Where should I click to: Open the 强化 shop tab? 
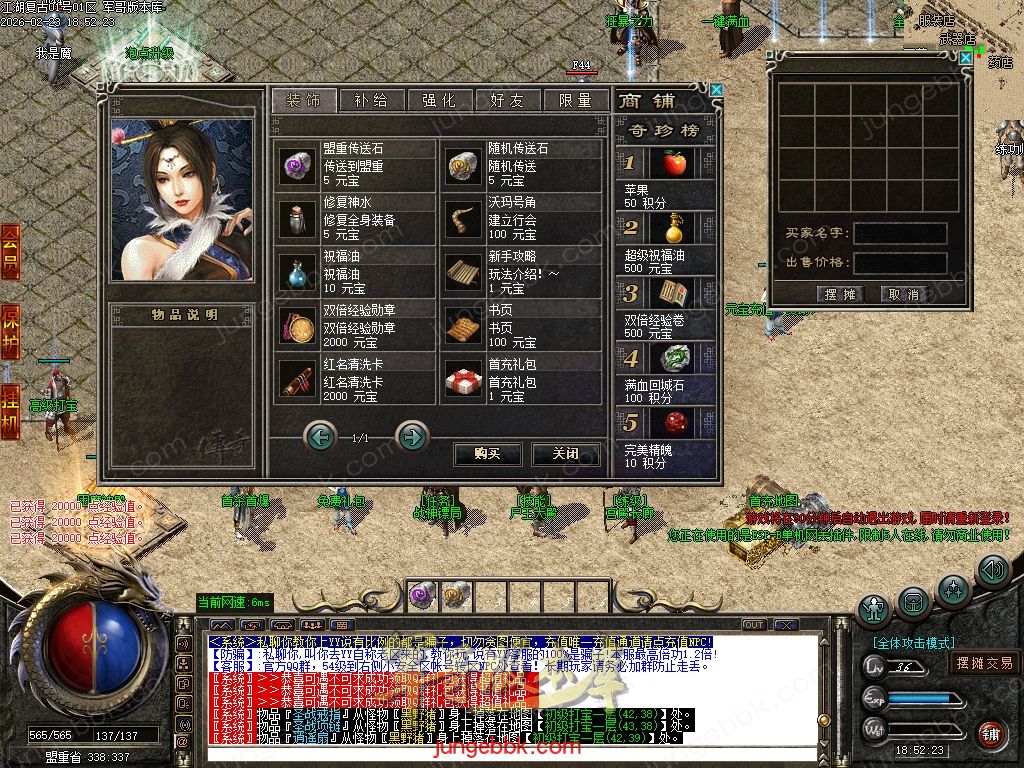tap(439, 101)
